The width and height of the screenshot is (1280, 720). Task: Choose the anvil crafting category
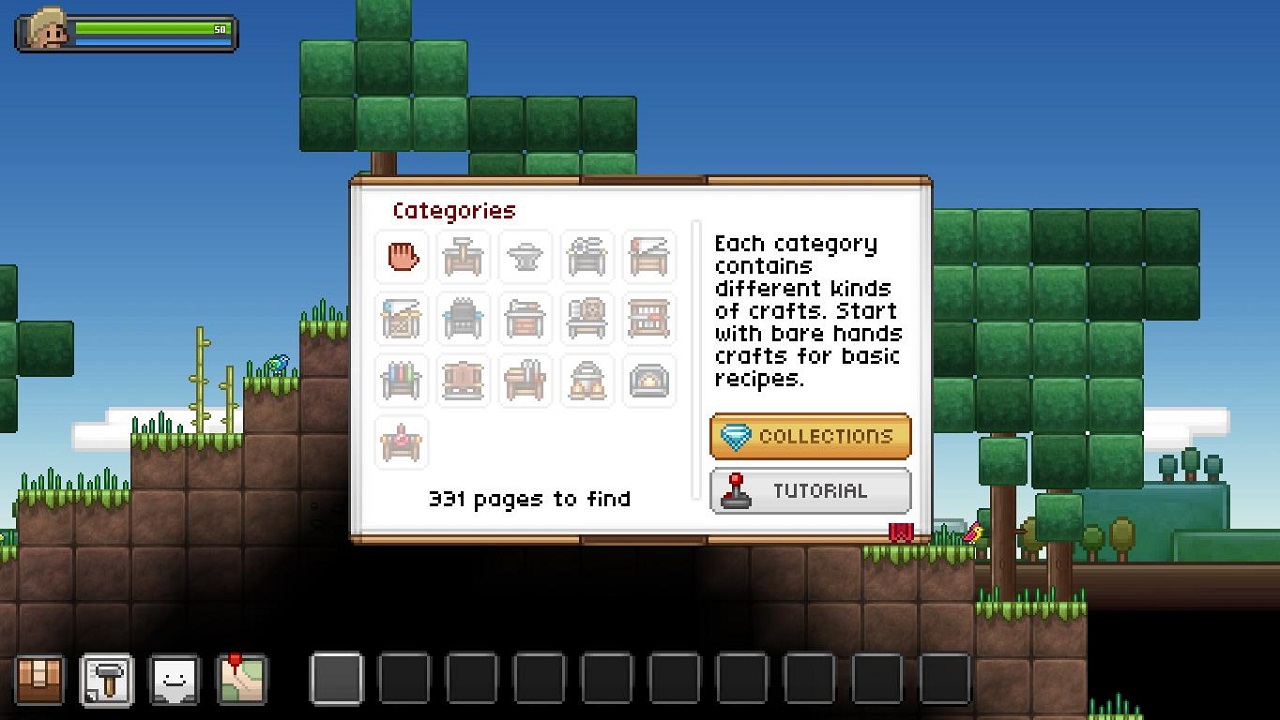pos(525,256)
